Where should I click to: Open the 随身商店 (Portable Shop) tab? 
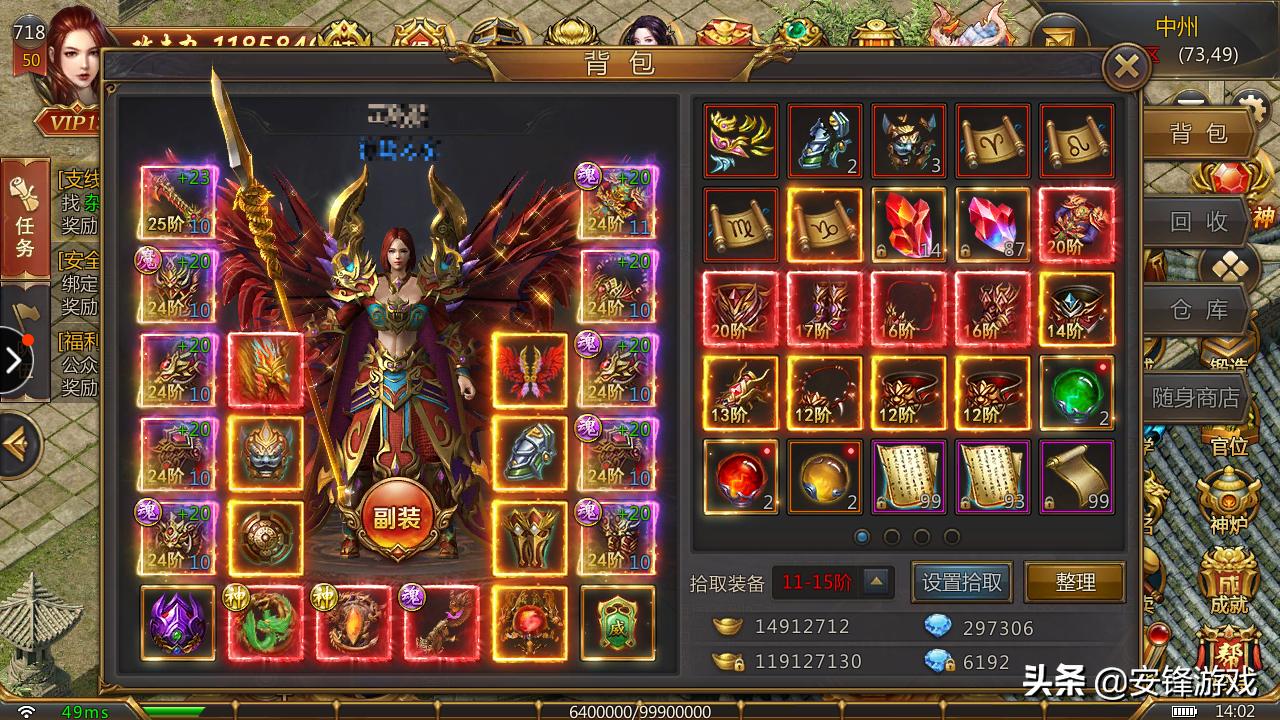pos(1198,397)
